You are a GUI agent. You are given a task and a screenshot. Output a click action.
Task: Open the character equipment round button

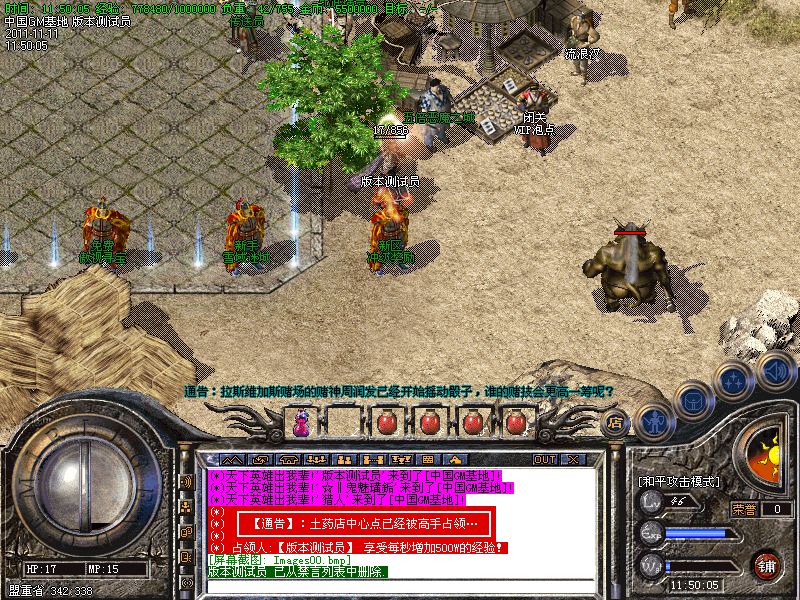[x=653, y=423]
